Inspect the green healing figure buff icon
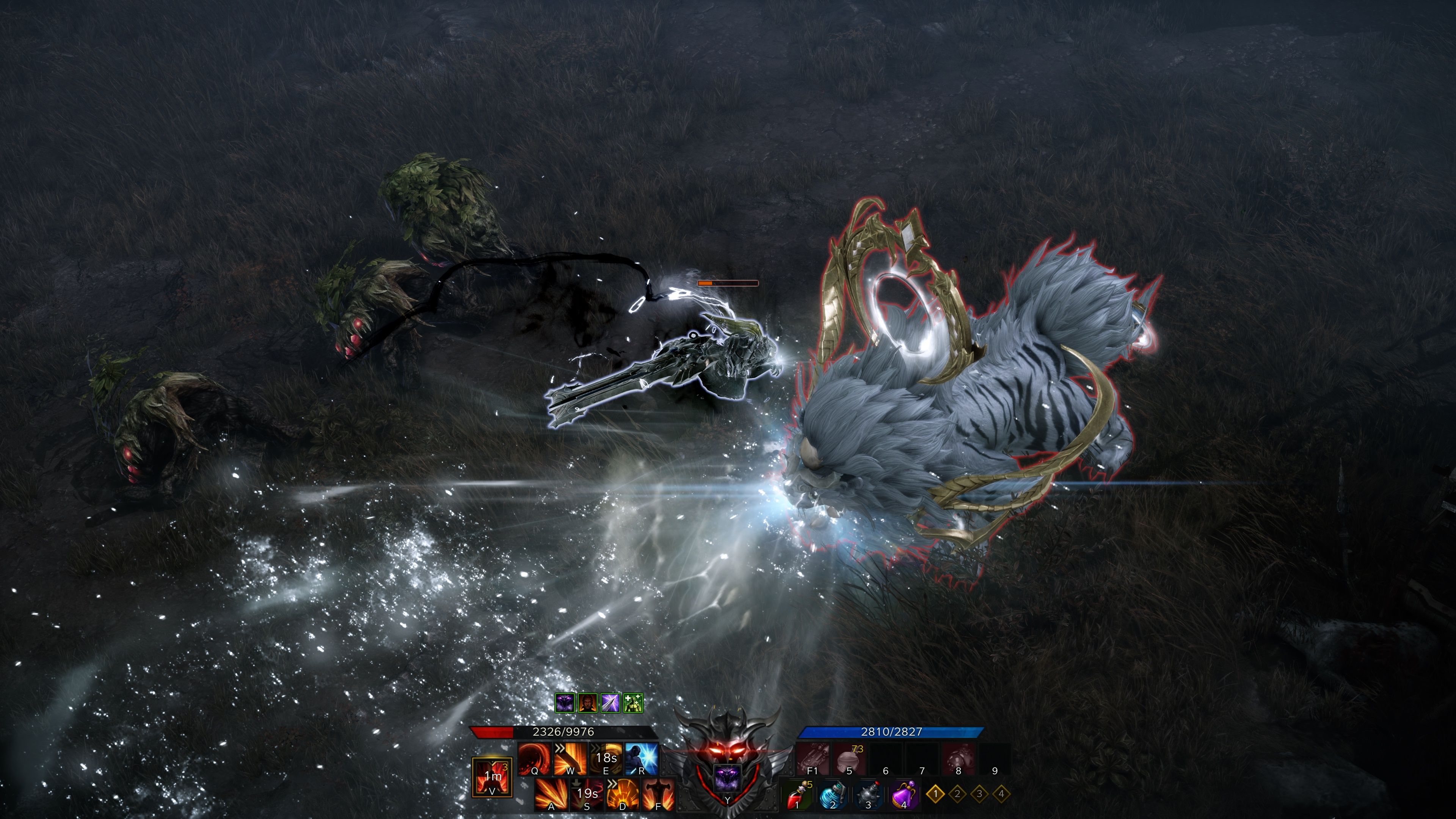1456x819 pixels. point(633,703)
